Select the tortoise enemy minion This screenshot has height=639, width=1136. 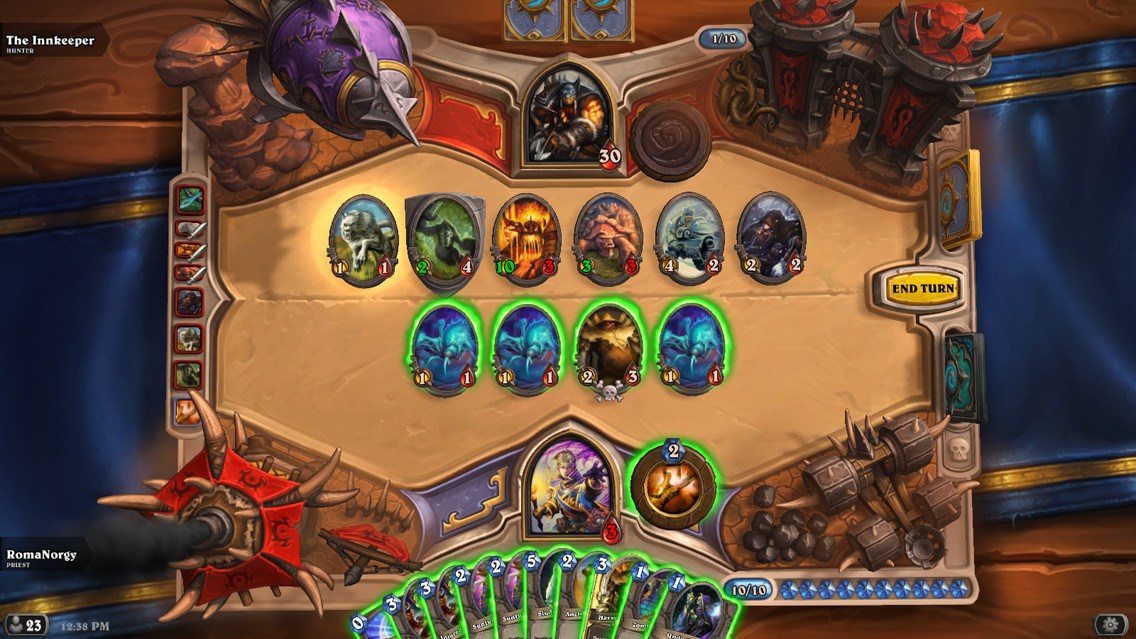click(x=607, y=238)
